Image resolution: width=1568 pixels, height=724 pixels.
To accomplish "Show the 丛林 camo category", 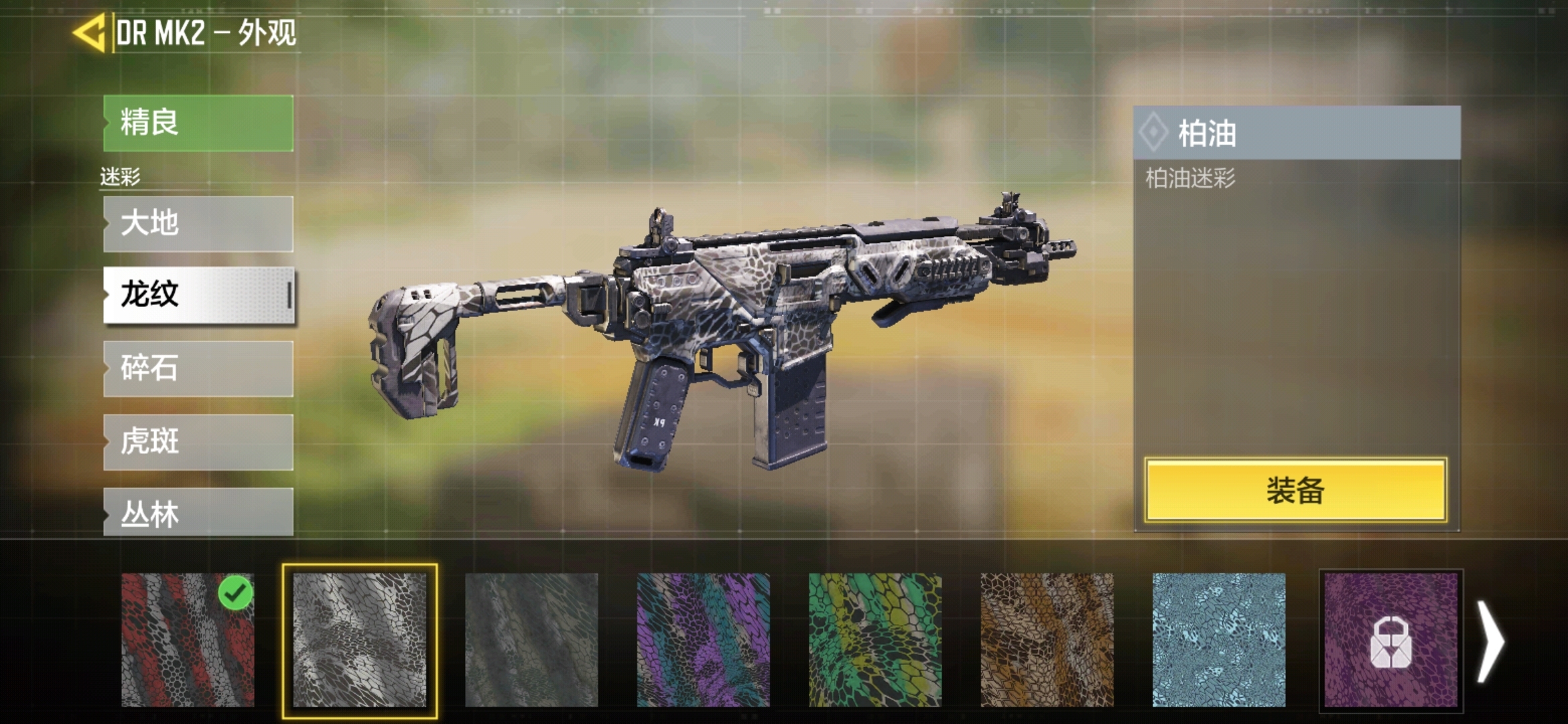I will point(198,513).
